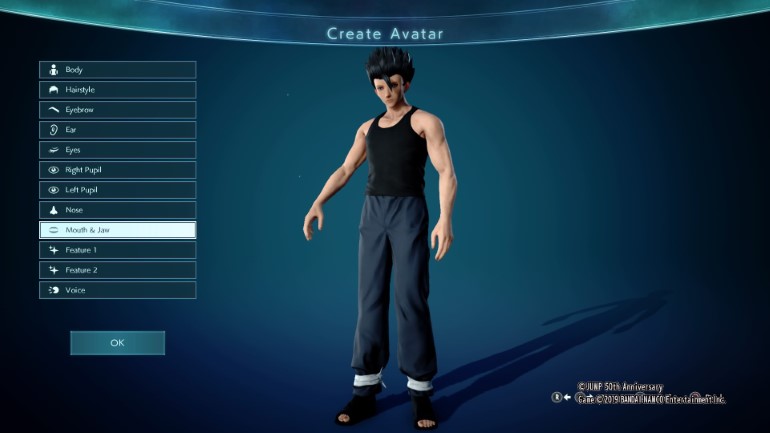The image size is (770, 433).
Task: Edit the Left Pupil setting
Action: 117,190
